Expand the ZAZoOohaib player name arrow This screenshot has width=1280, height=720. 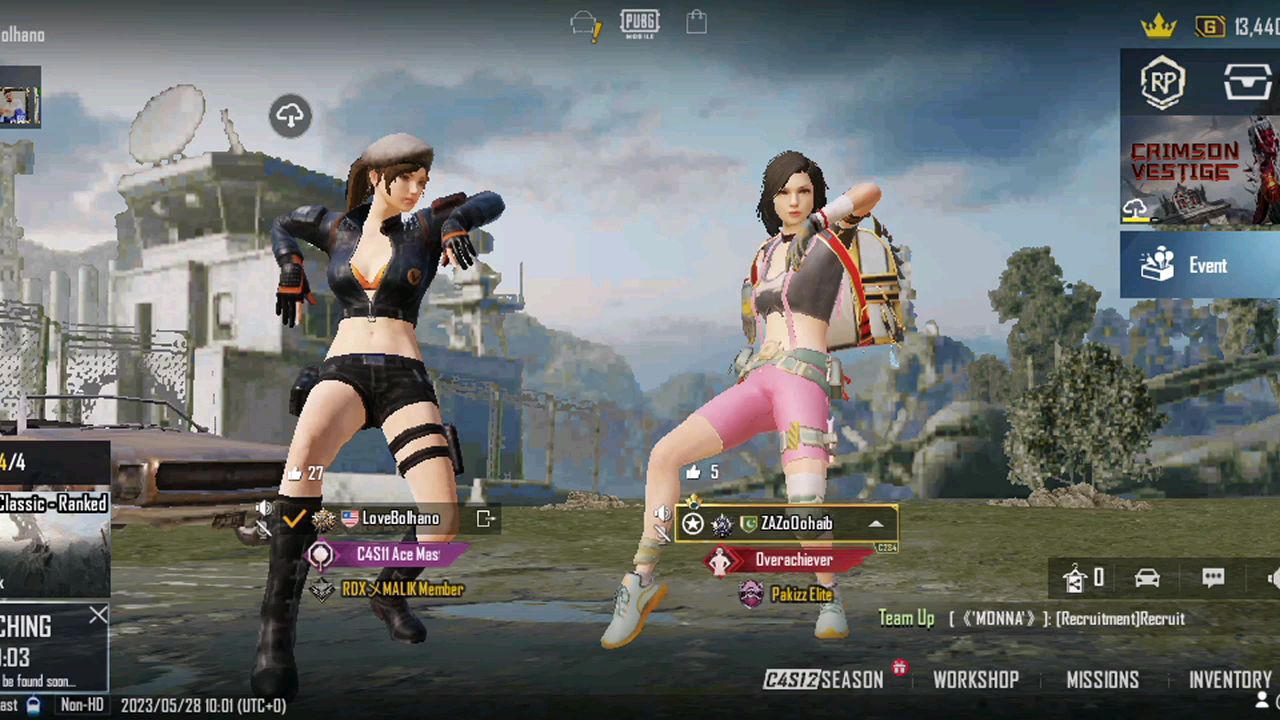coord(876,523)
